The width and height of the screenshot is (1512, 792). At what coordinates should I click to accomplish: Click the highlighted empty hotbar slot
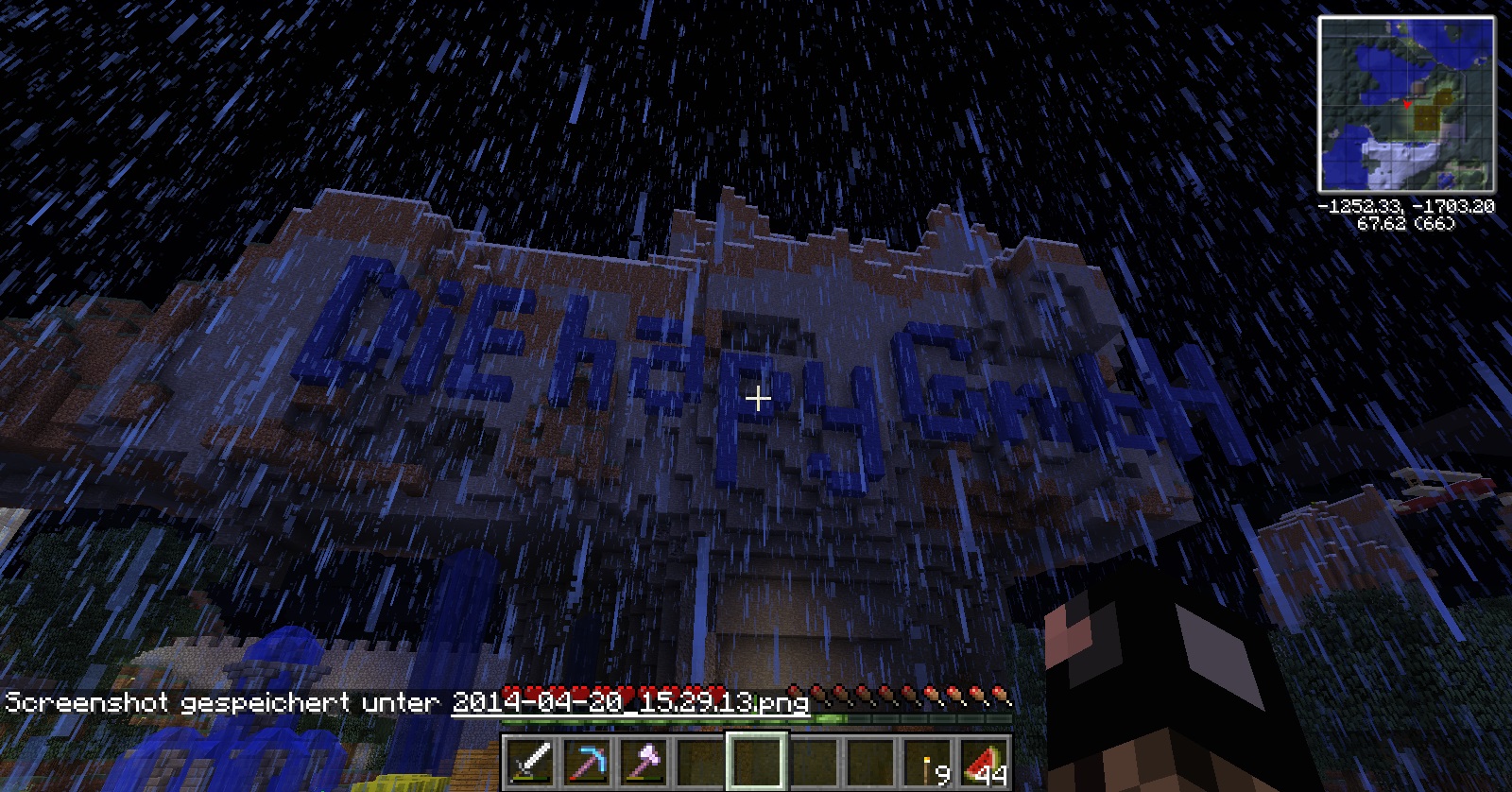757,762
